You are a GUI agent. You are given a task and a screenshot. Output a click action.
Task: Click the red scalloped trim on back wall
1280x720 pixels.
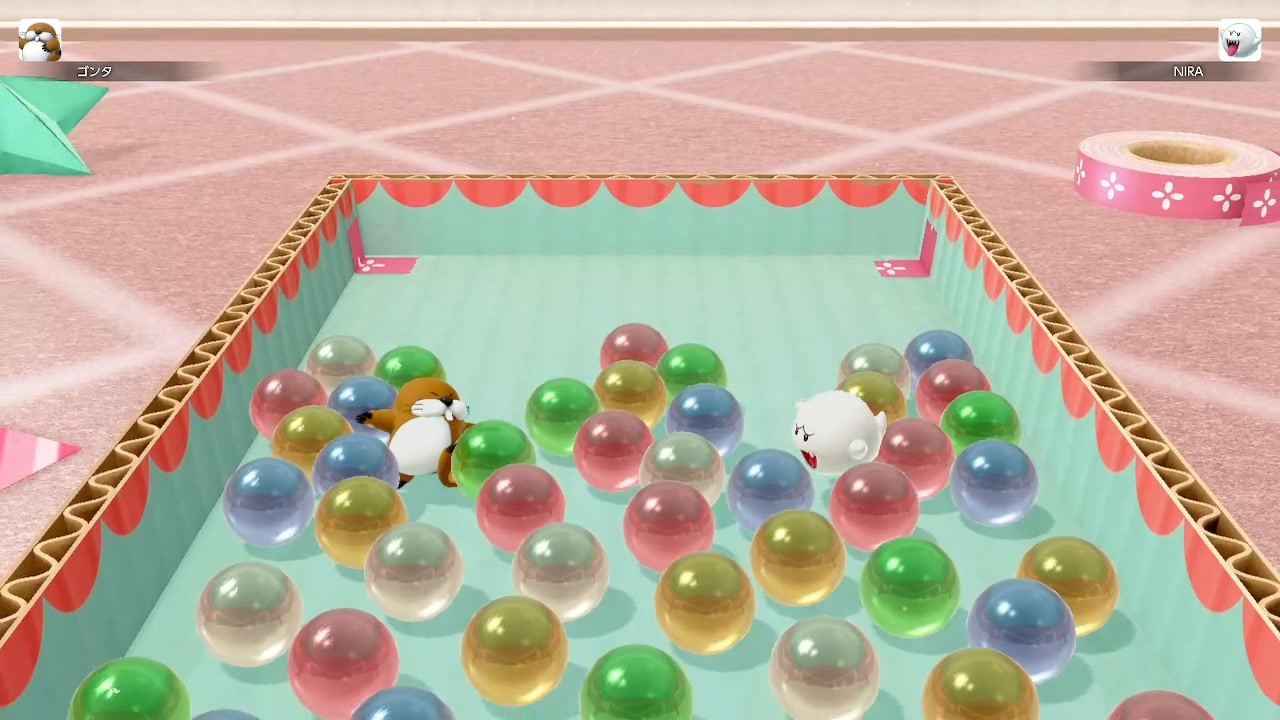click(x=640, y=190)
